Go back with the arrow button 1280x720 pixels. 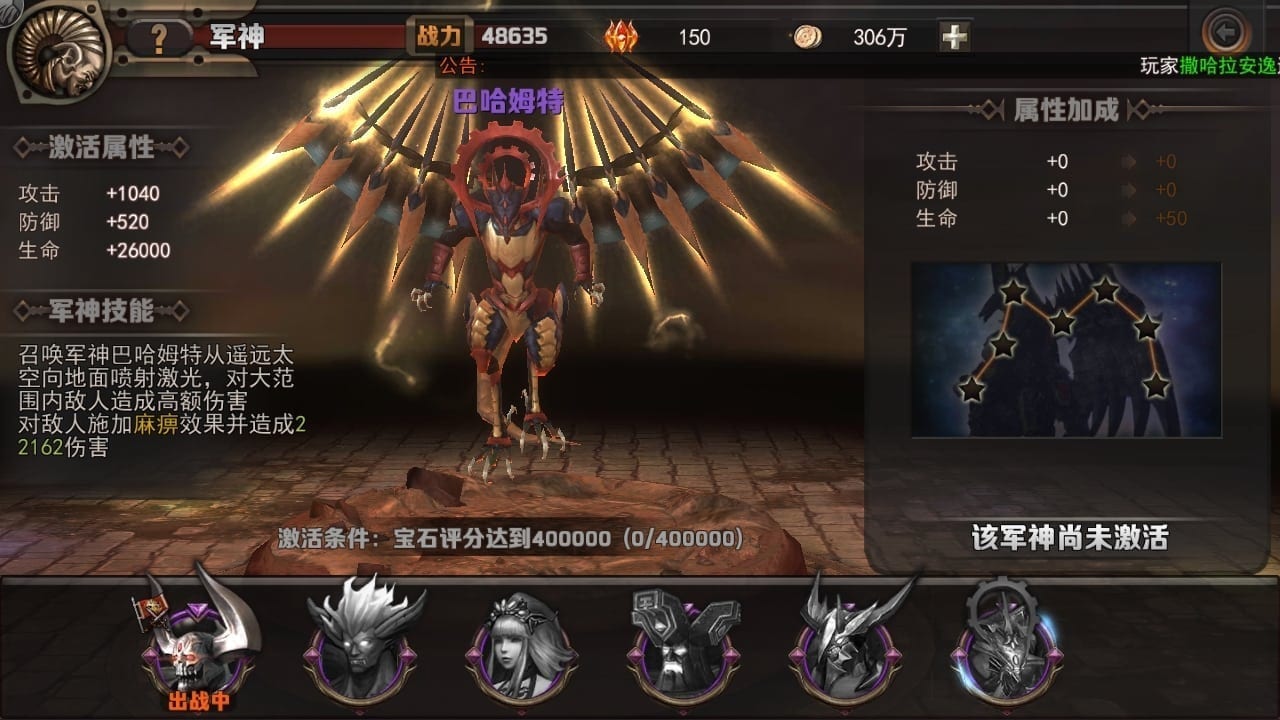coord(1225,33)
